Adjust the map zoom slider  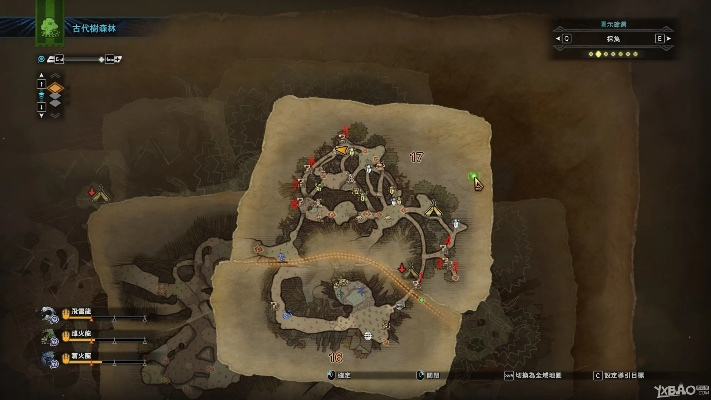pos(99,59)
